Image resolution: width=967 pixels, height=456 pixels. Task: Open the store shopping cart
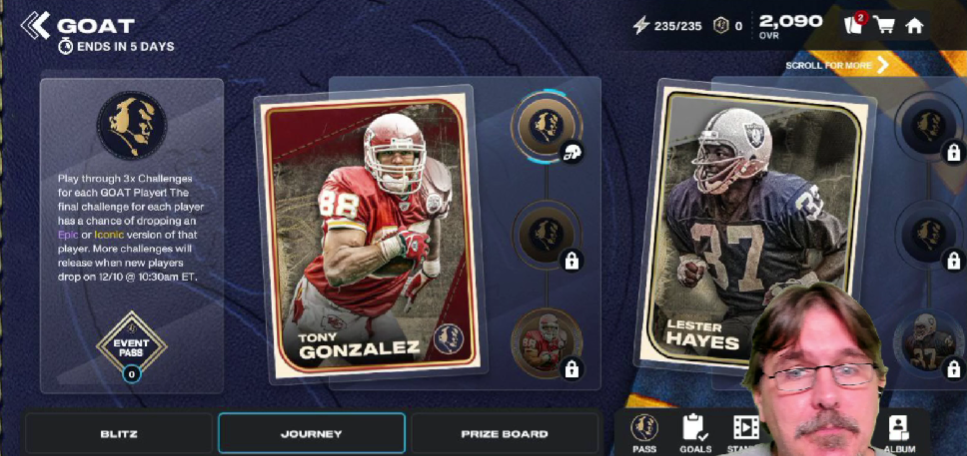click(x=884, y=26)
